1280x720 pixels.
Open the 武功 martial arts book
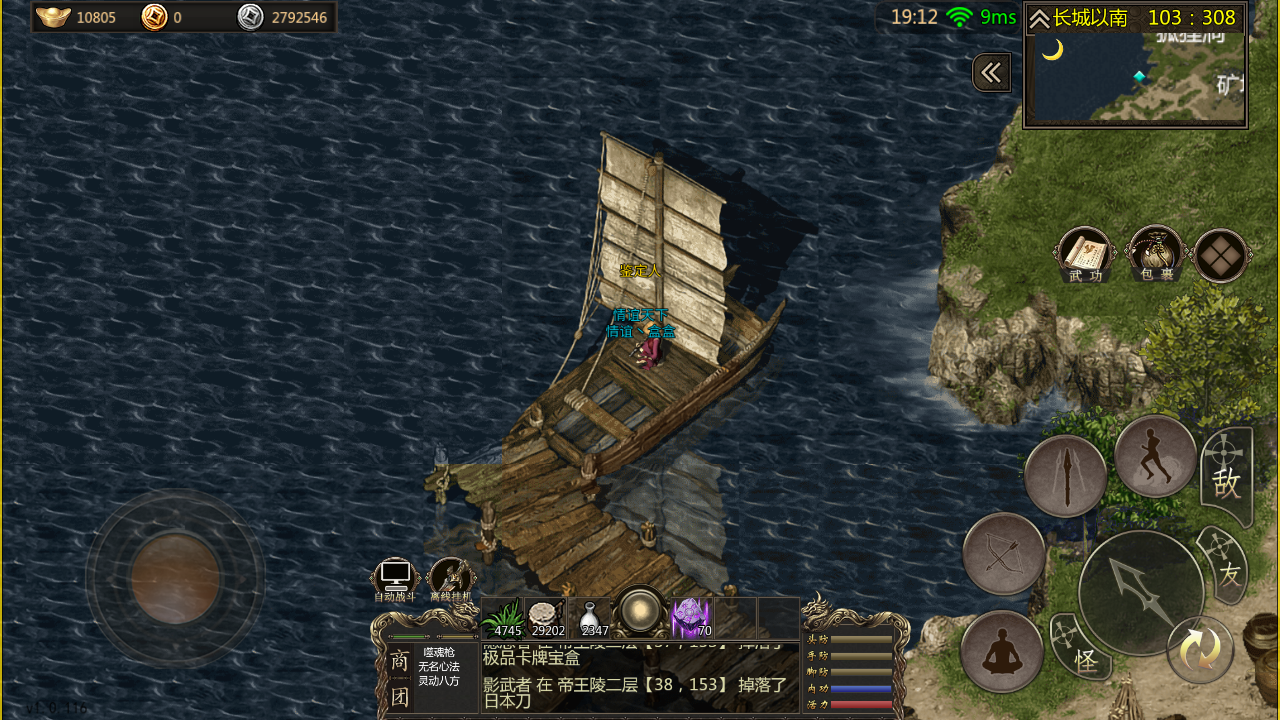[x=1085, y=255]
